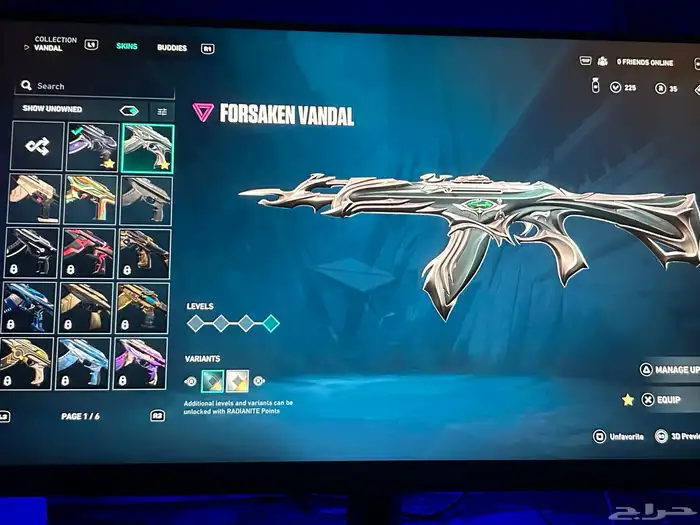Choose the gold variant swatch

(238, 380)
